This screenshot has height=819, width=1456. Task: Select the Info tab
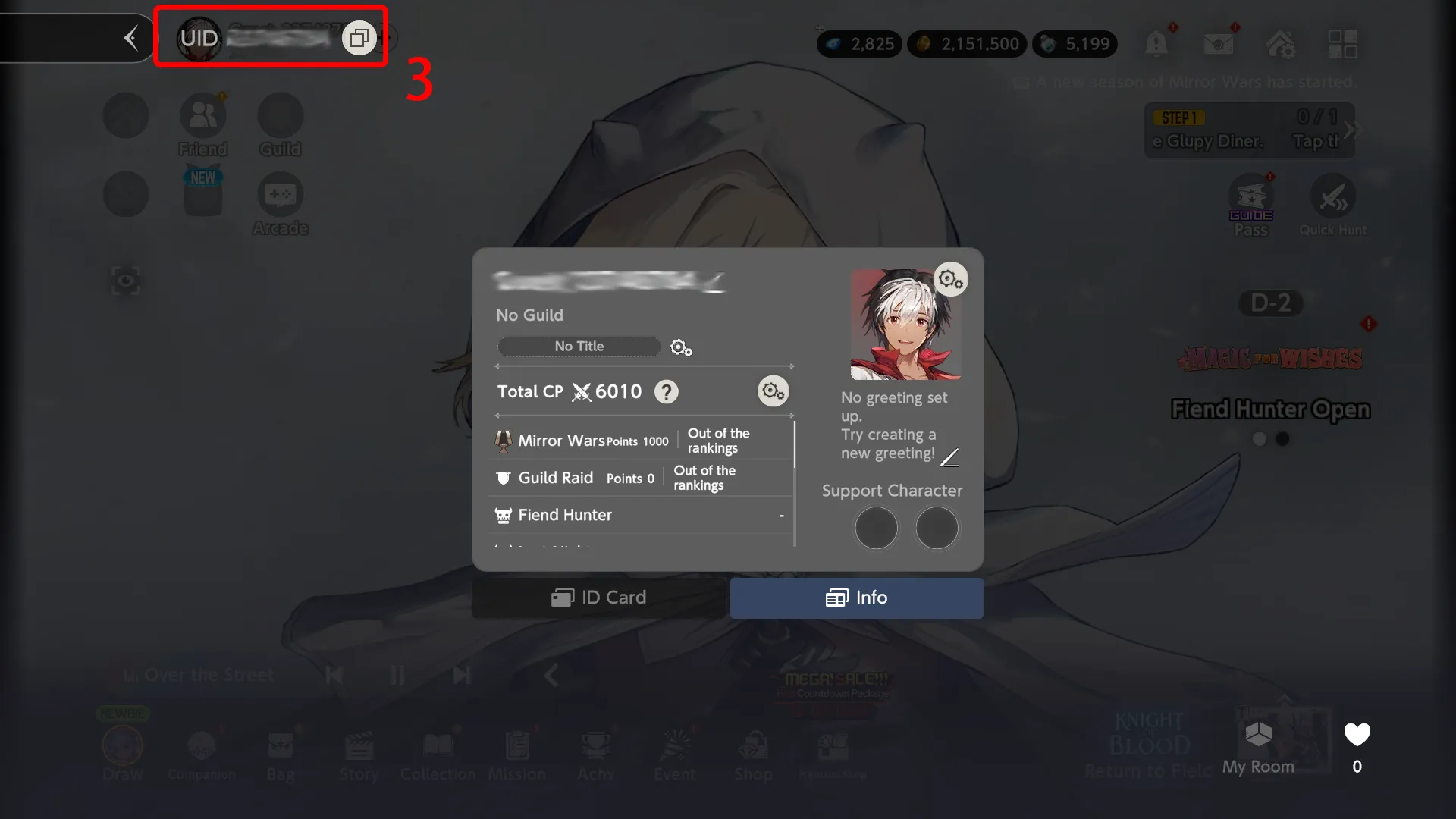point(856,598)
